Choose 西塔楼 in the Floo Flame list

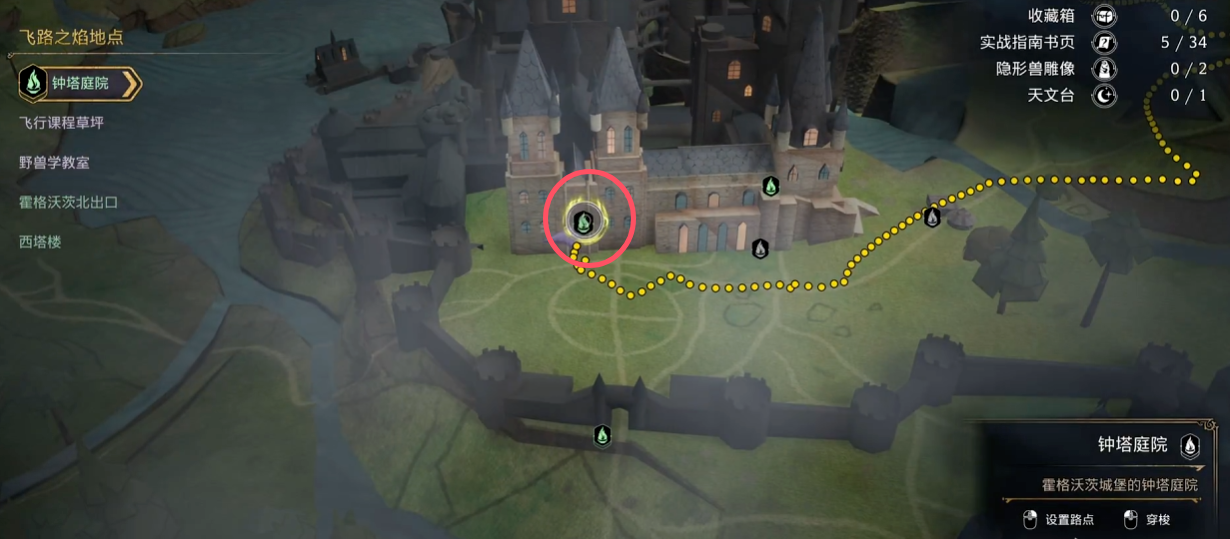tap(40, 242)
